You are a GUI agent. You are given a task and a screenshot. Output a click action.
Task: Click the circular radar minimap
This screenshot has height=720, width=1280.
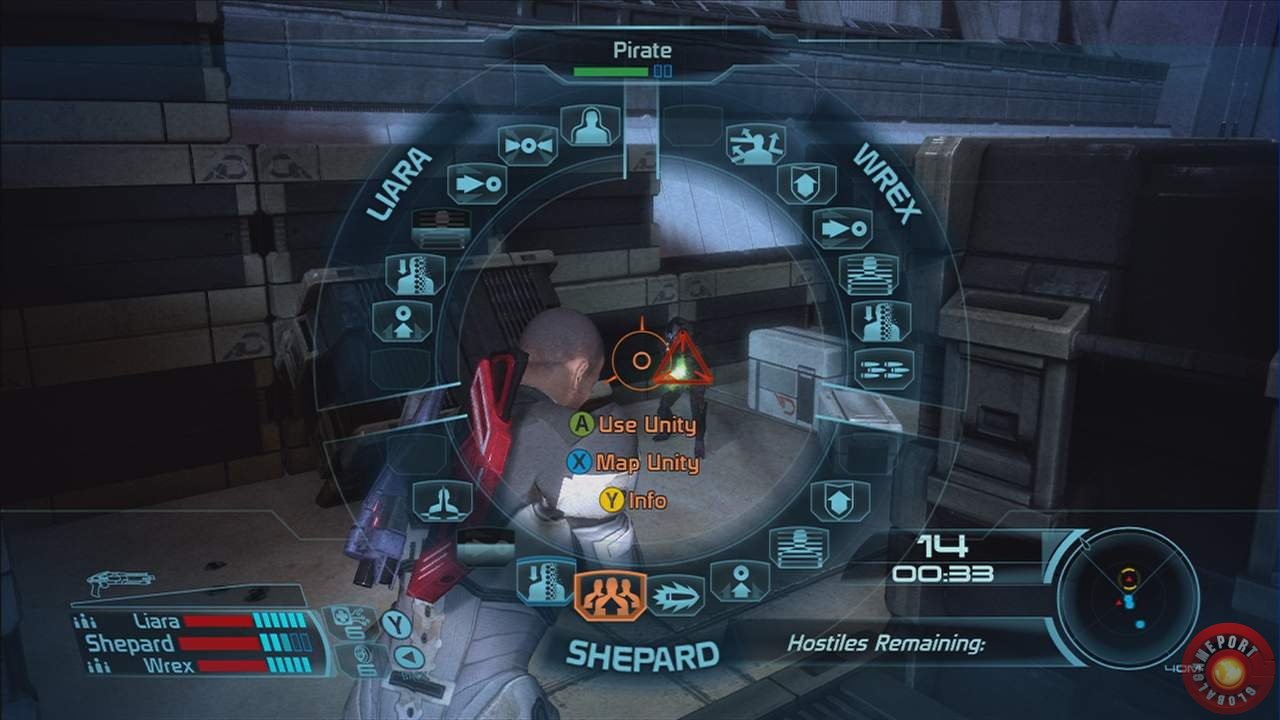[x=1128, y=597]
